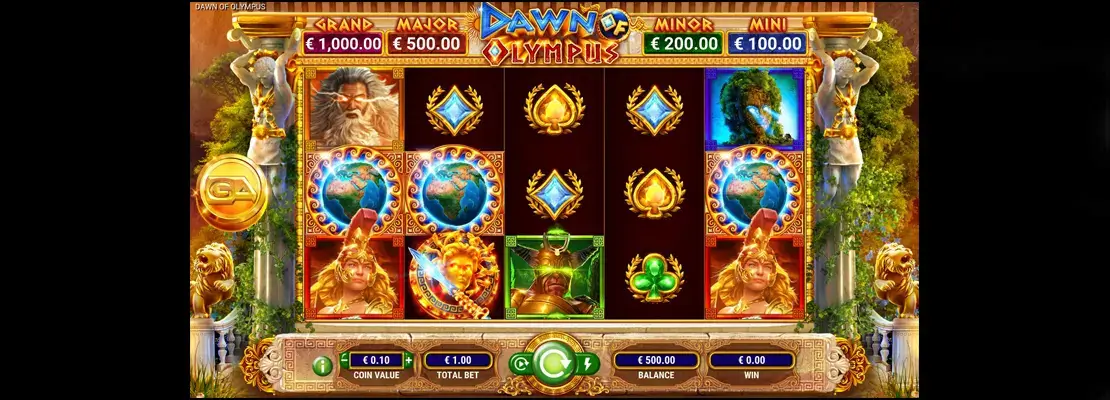Click the gold GA coin logo

point(230,189)
